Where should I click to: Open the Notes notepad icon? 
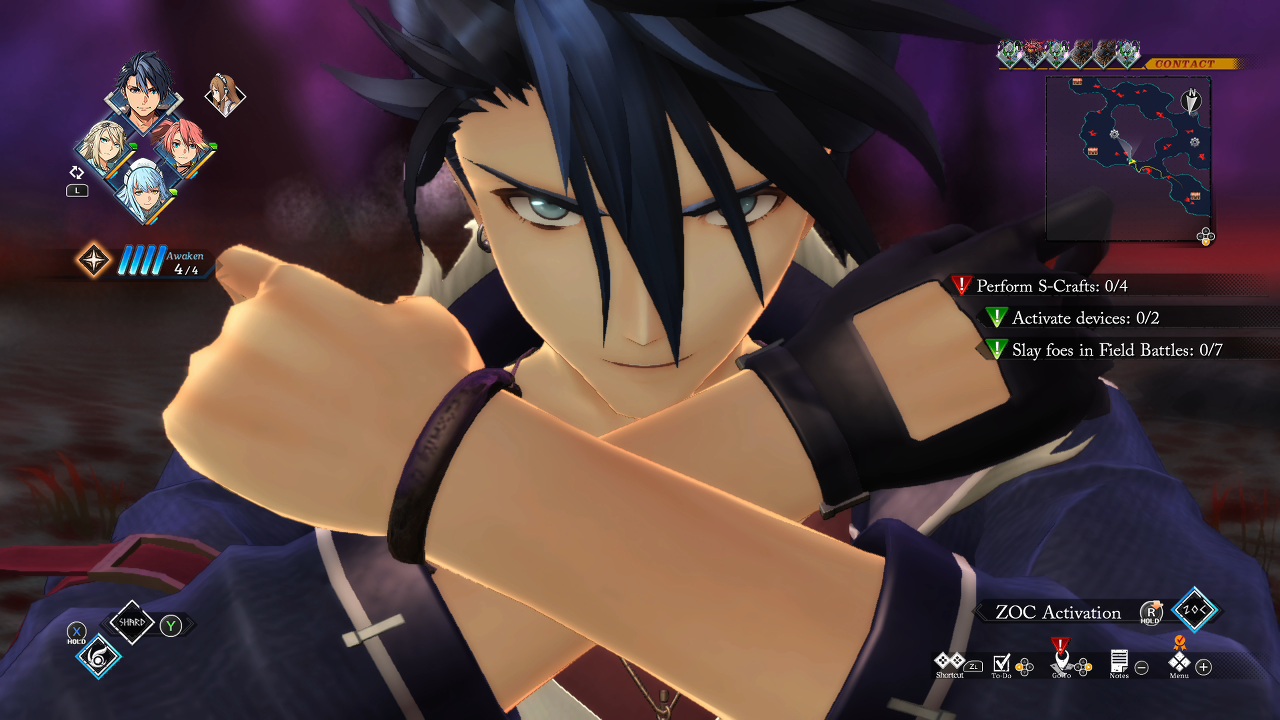1119,661
